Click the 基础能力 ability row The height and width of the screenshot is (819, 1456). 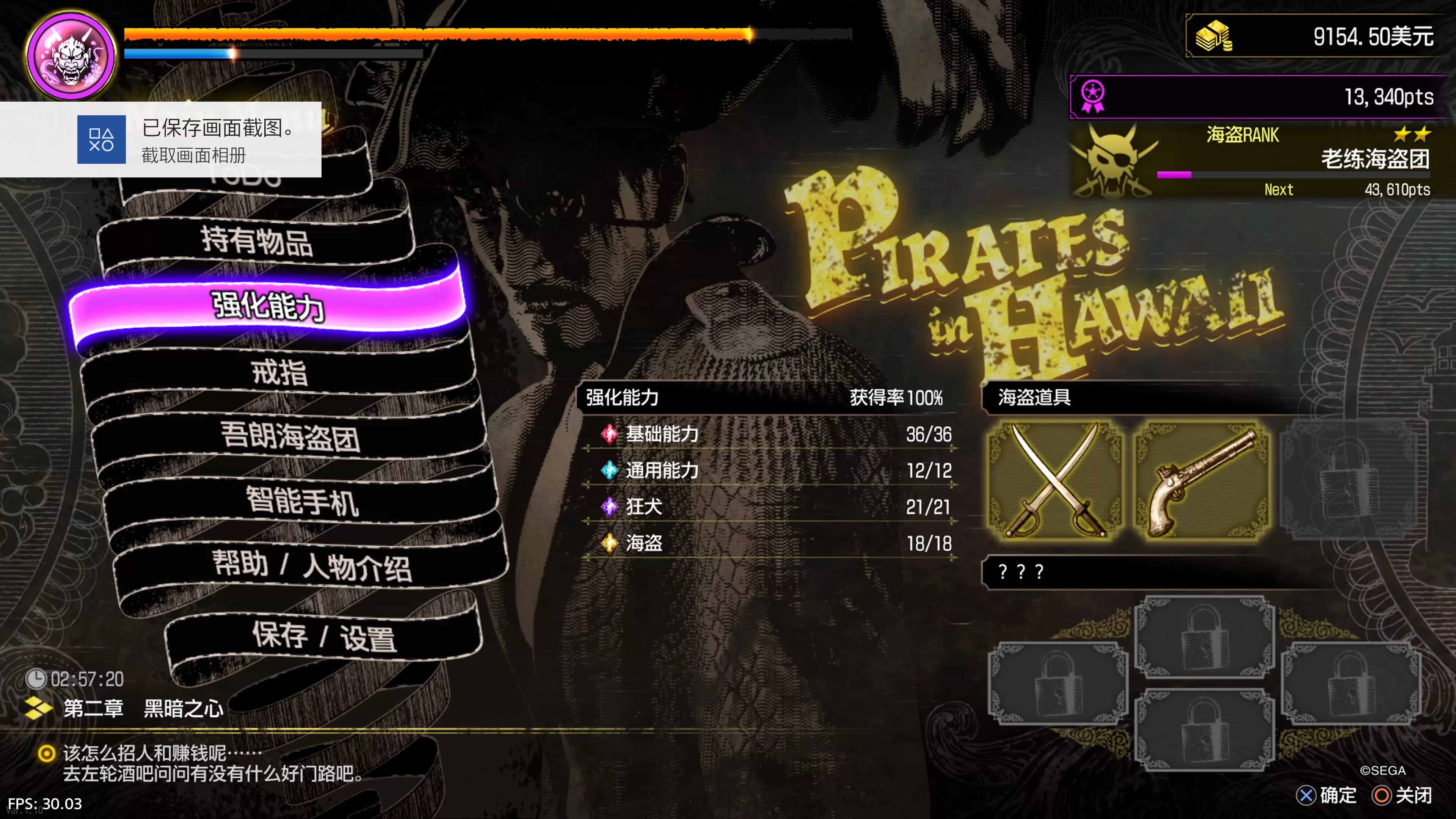(769, 434)
